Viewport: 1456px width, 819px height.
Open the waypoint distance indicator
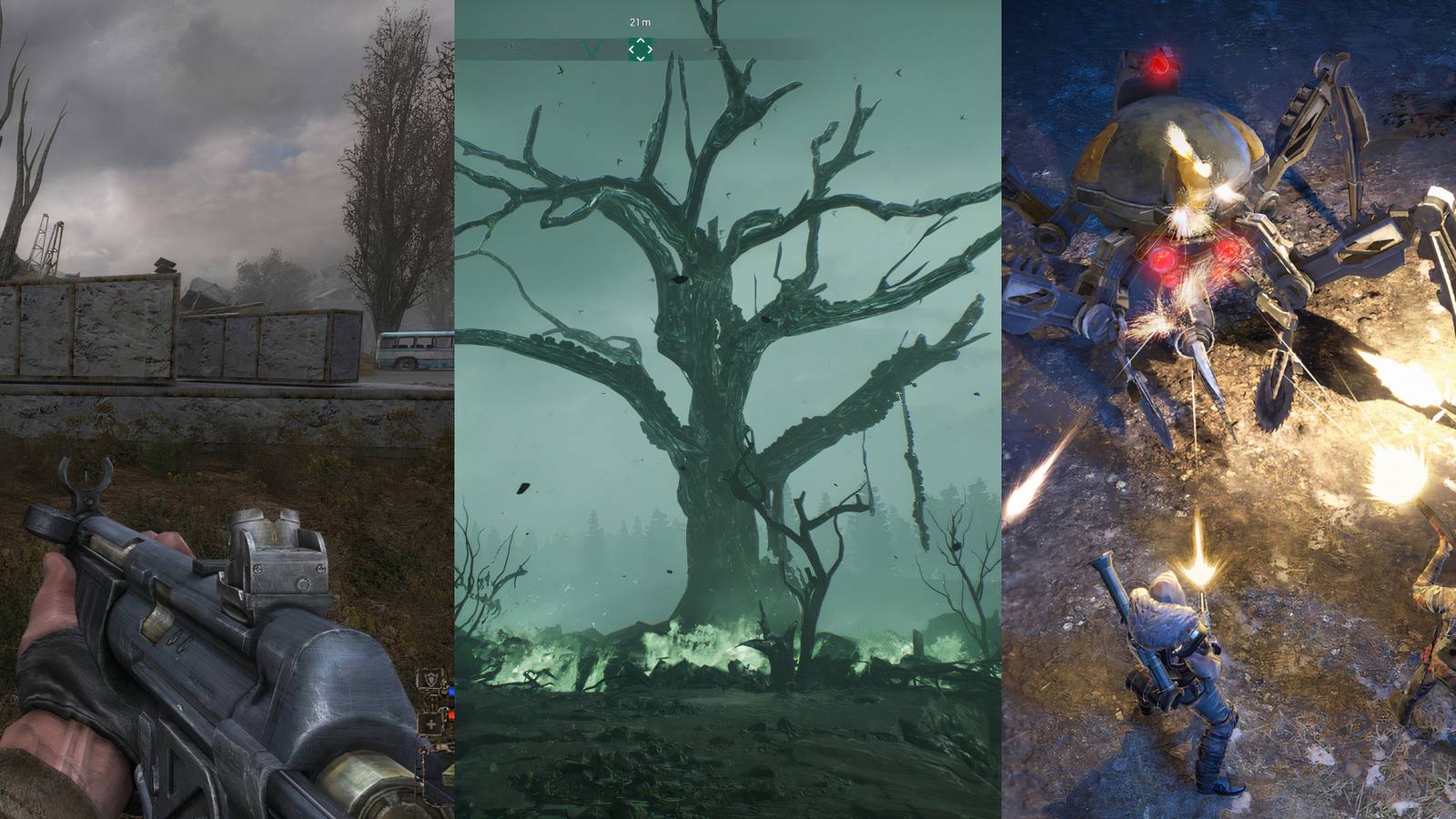pyautogui.click(x=640, y=23)
